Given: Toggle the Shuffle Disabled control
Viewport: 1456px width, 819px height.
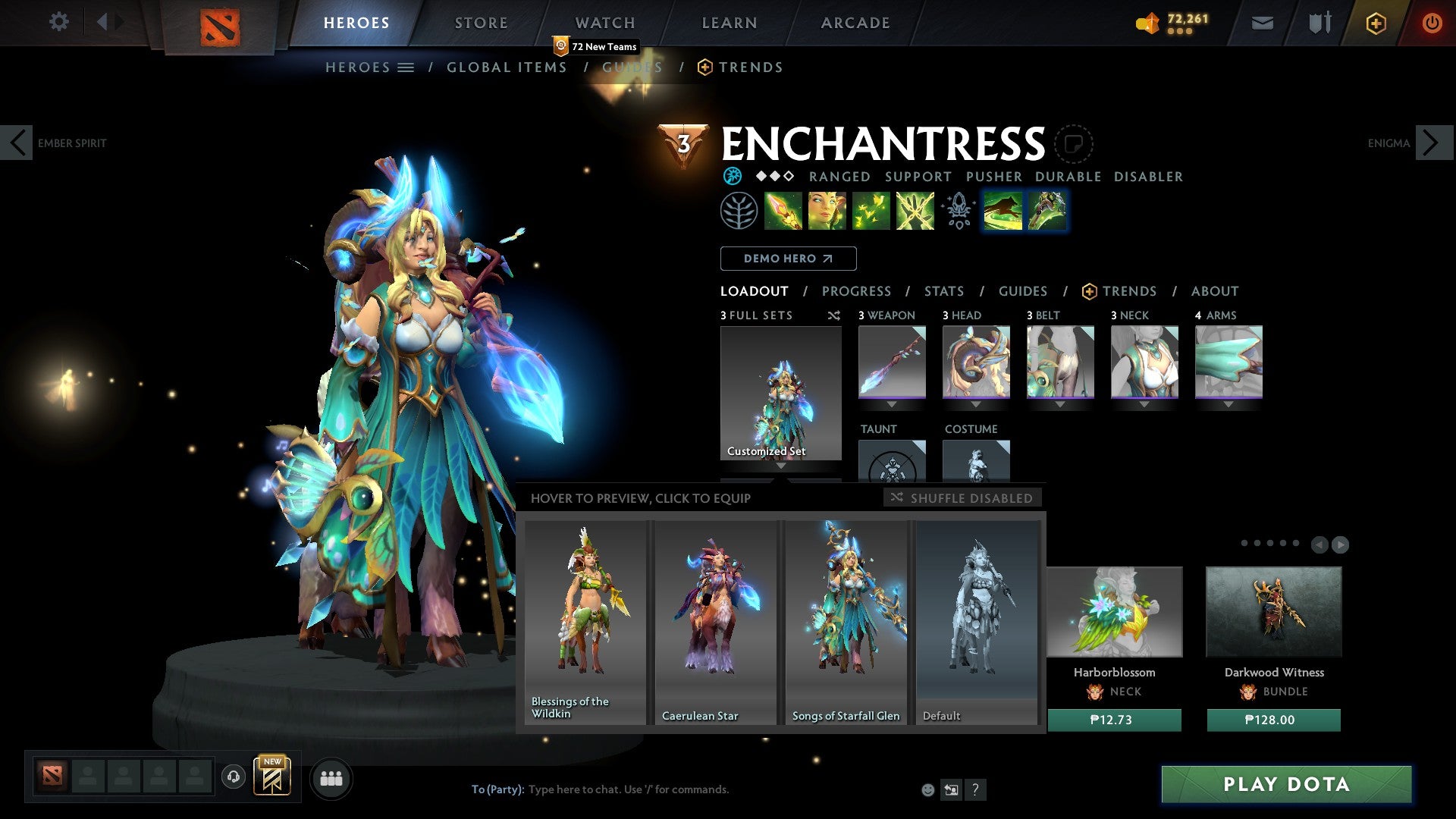Looking at the screenshot, I should click(962, 498).
